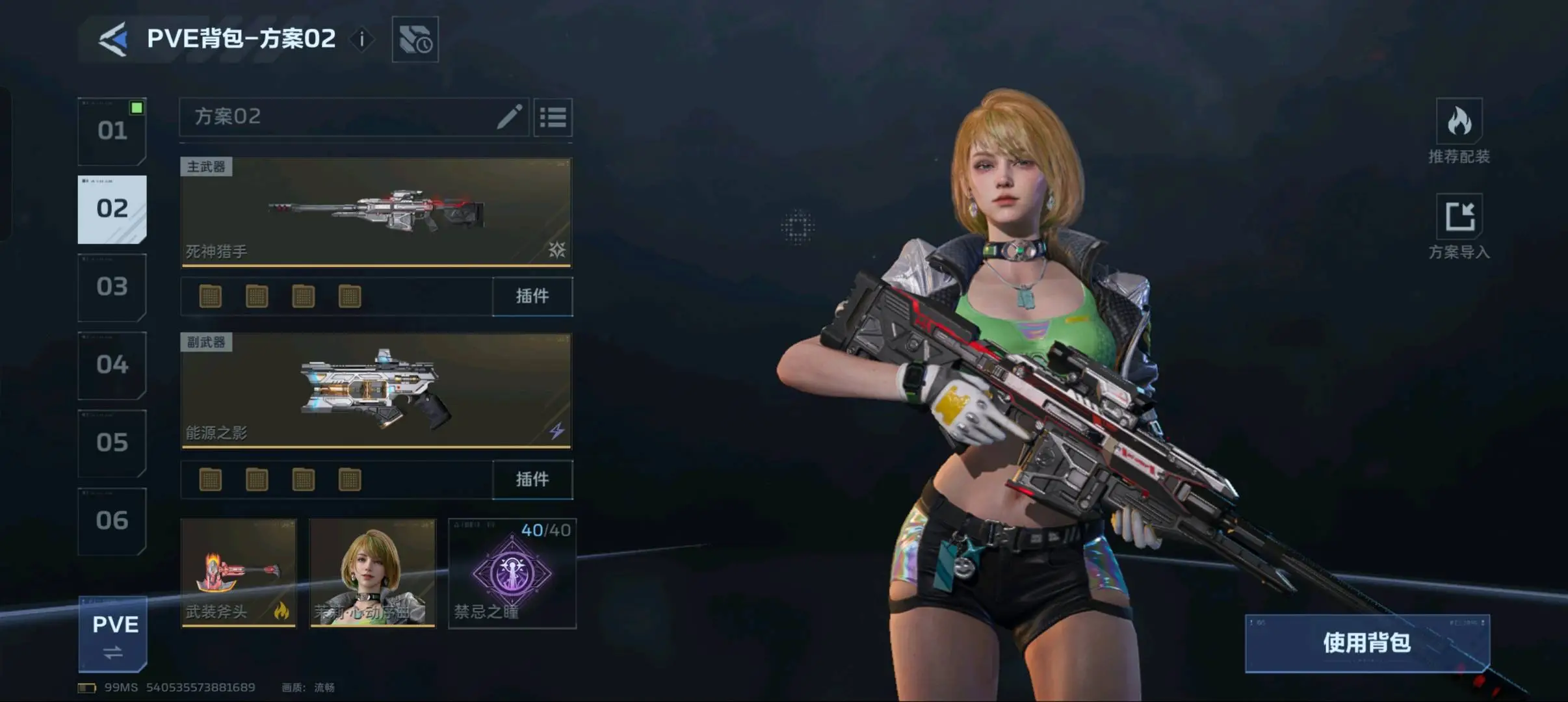This screenshot has height=702, width=1568.
Task: Open 插件 for the primary weapon
Action: pos(532,296)
